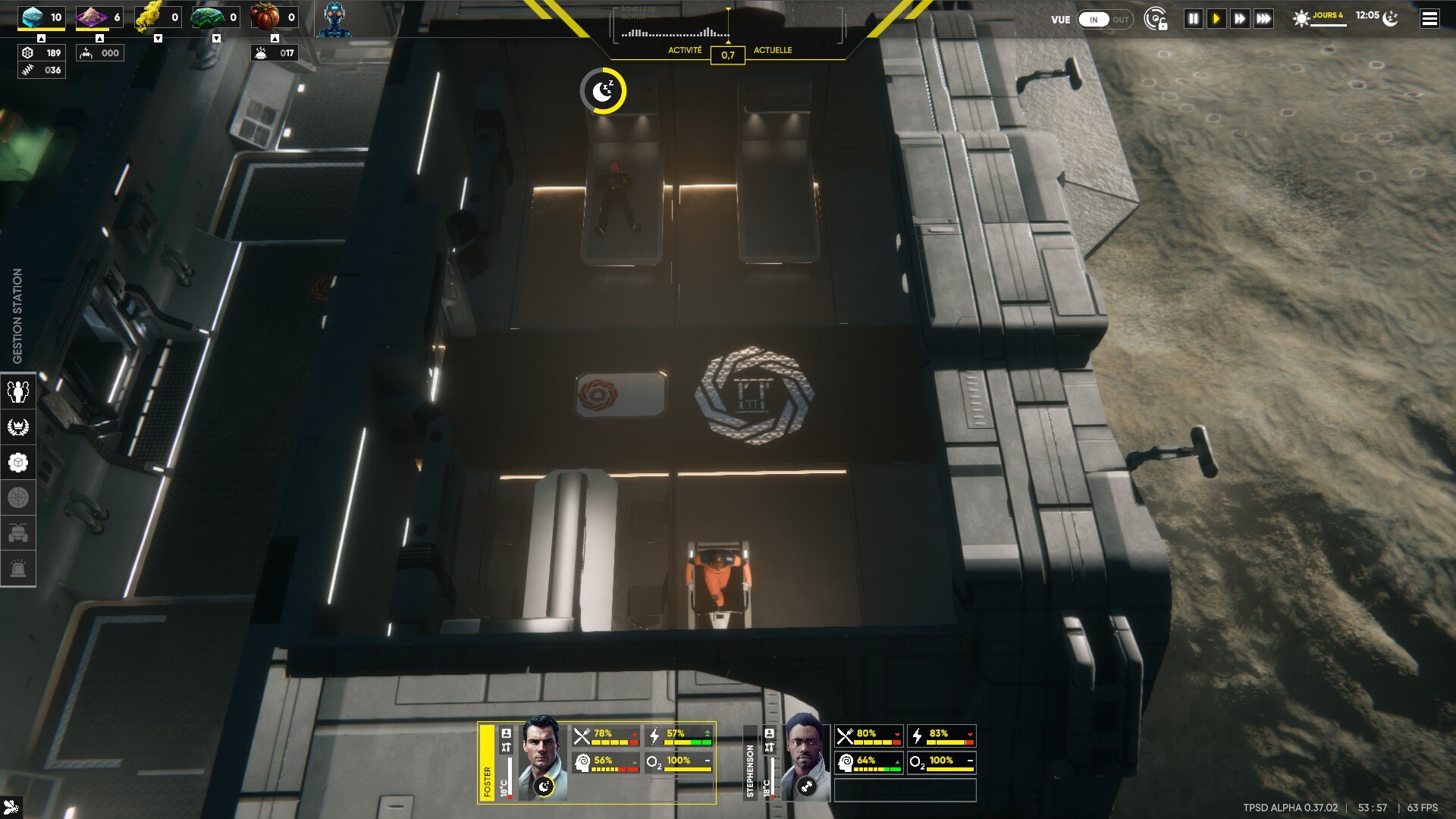The image size is (1456, 819).
Task: Select the blue ice resource slot
Action: click(x=42, y=17)
